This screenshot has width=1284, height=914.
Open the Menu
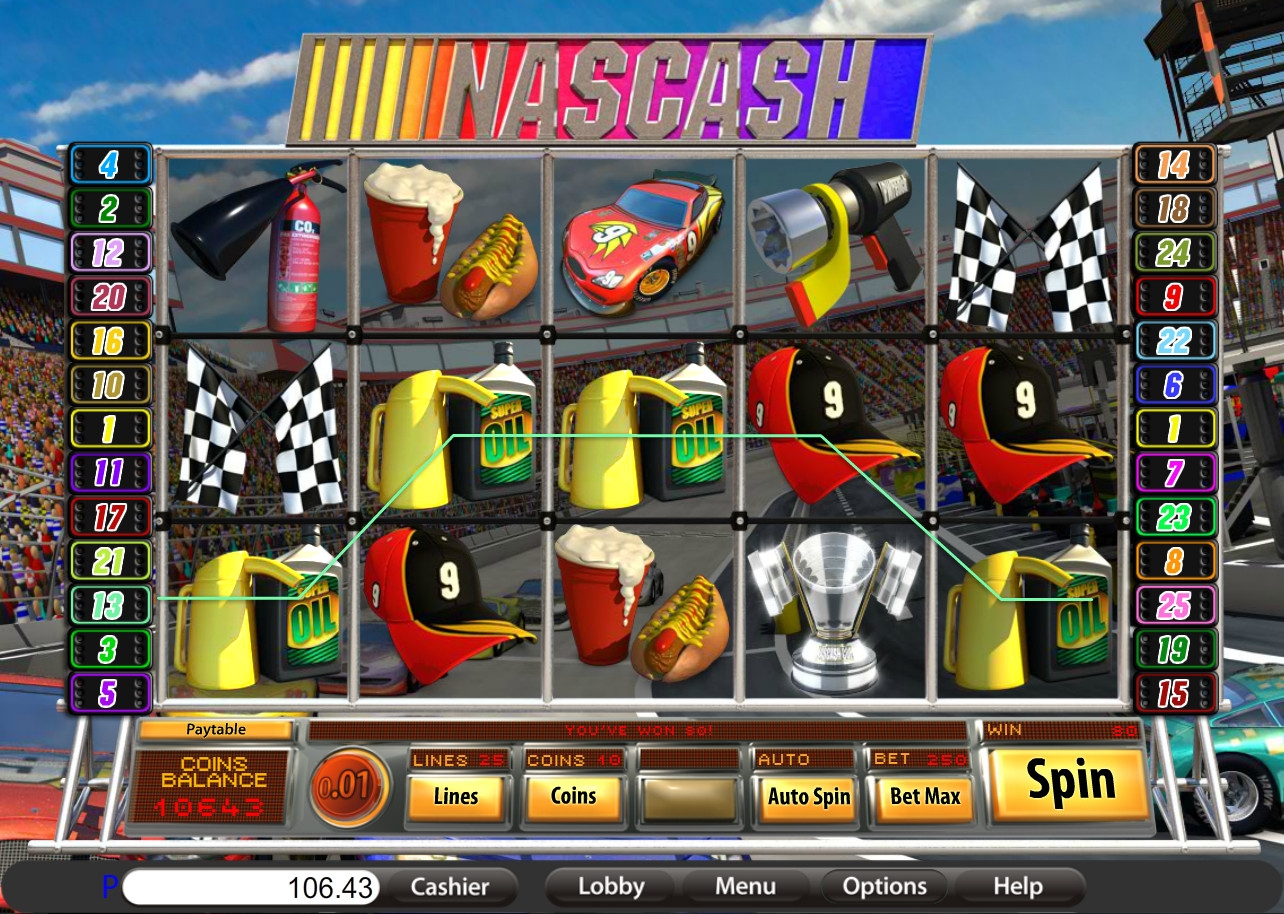click(x=746, y=886)
